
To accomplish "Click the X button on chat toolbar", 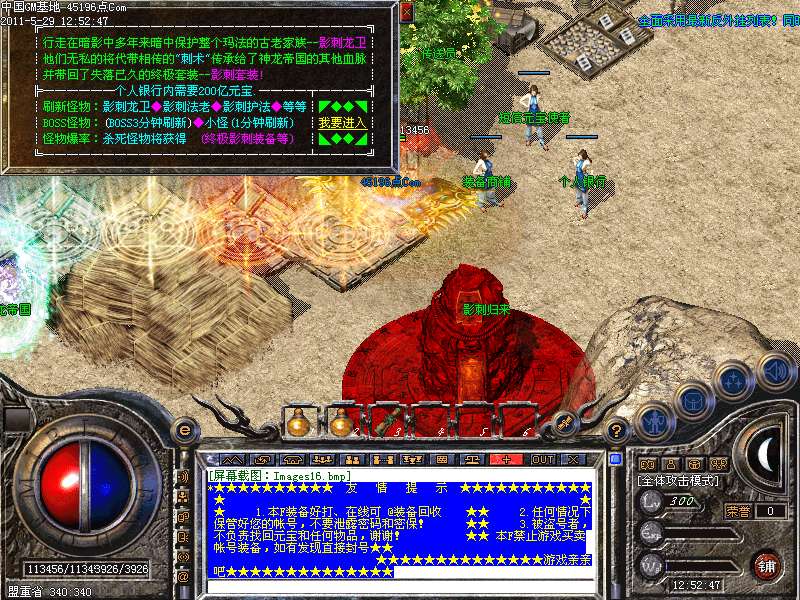I will [574, 460].
